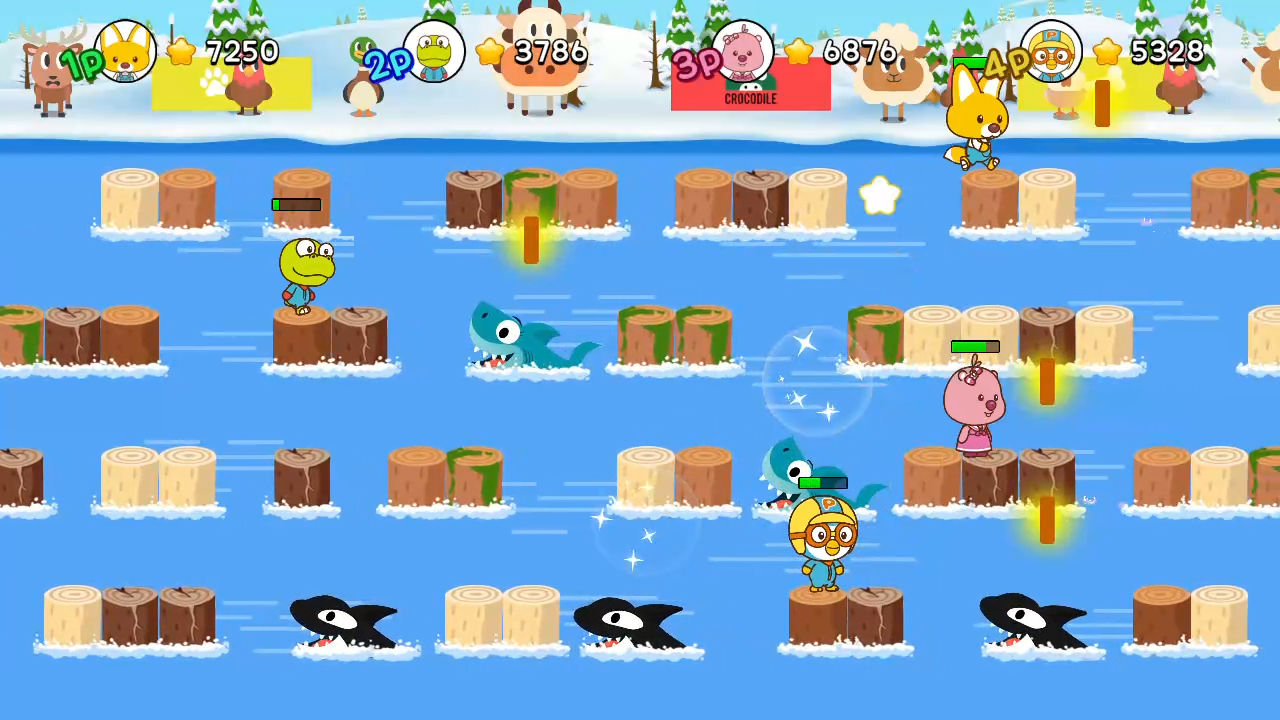Select the 2P Crong frog avatar icon

point(435,52)
